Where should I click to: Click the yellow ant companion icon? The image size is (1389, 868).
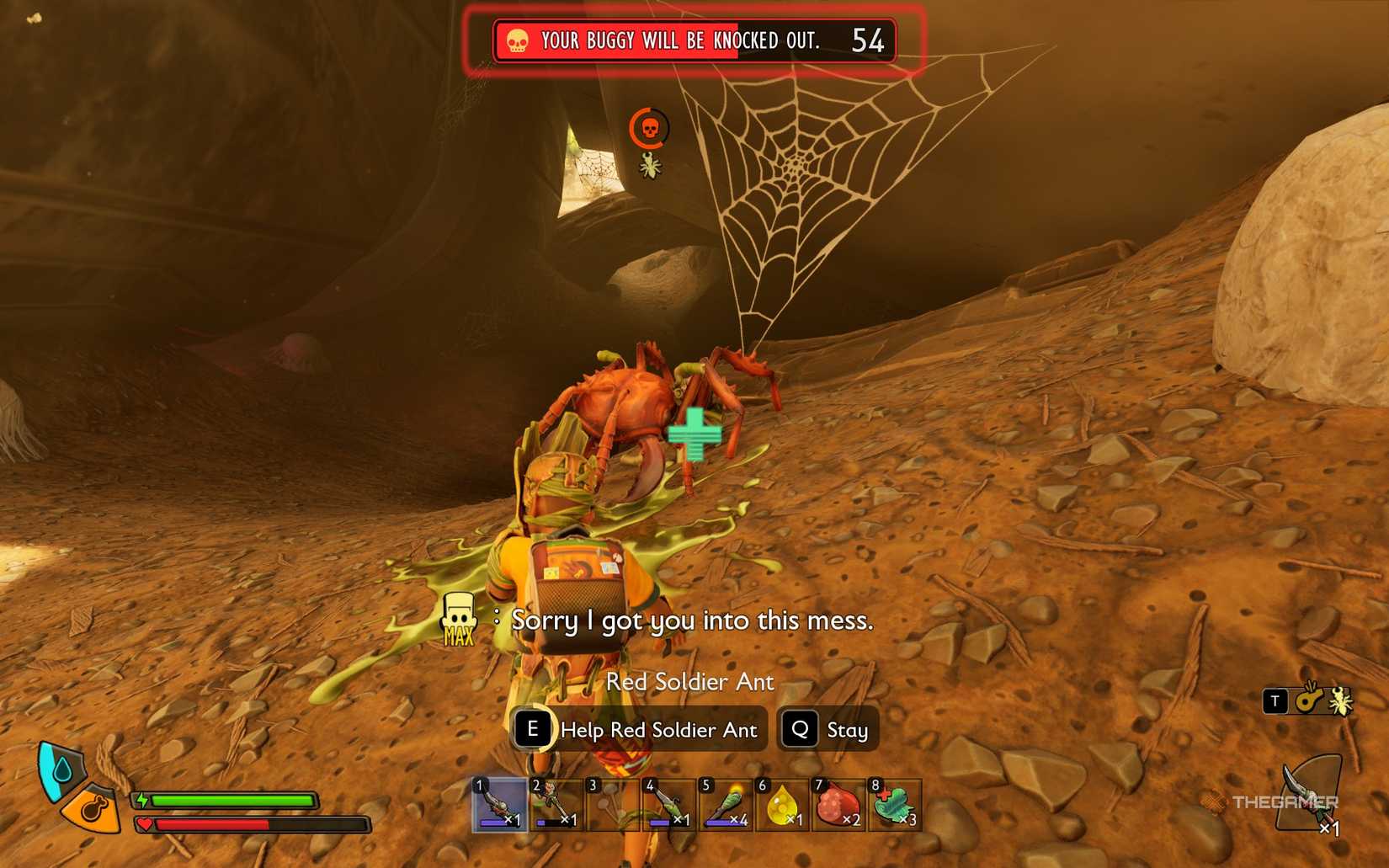(x=1342, y=702)
